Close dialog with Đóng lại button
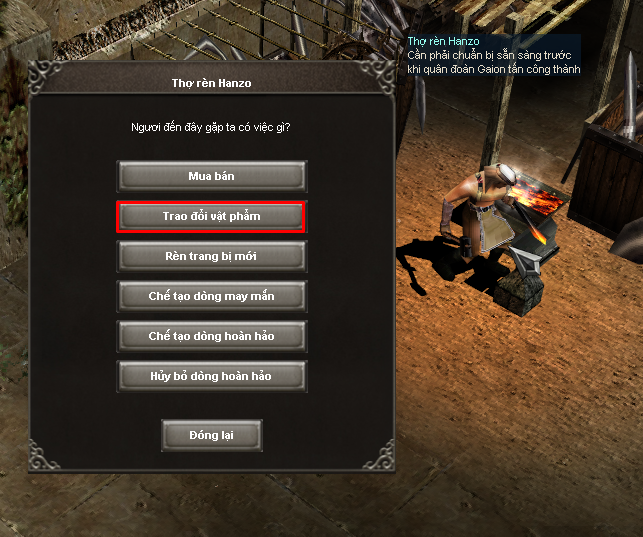This screenshot has width=643, height=537. click(x=211, y=436)
